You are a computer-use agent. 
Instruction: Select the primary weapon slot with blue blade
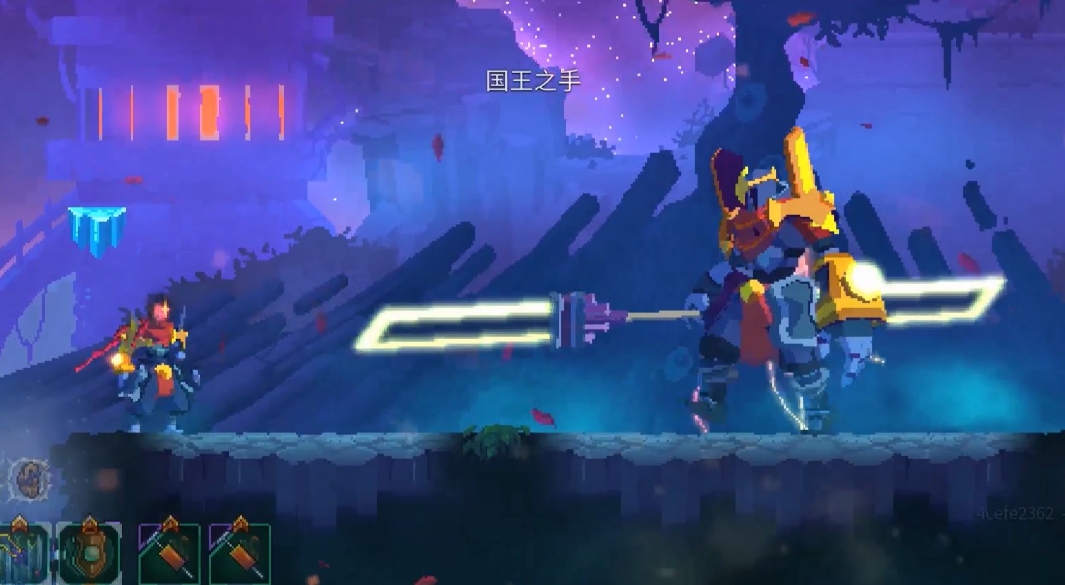point(22,554)
